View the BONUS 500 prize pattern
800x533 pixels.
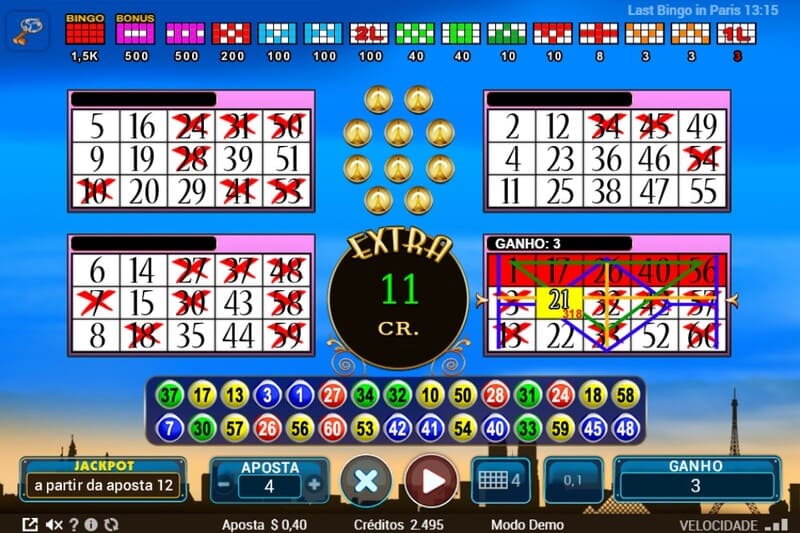(x=134, y=34)
